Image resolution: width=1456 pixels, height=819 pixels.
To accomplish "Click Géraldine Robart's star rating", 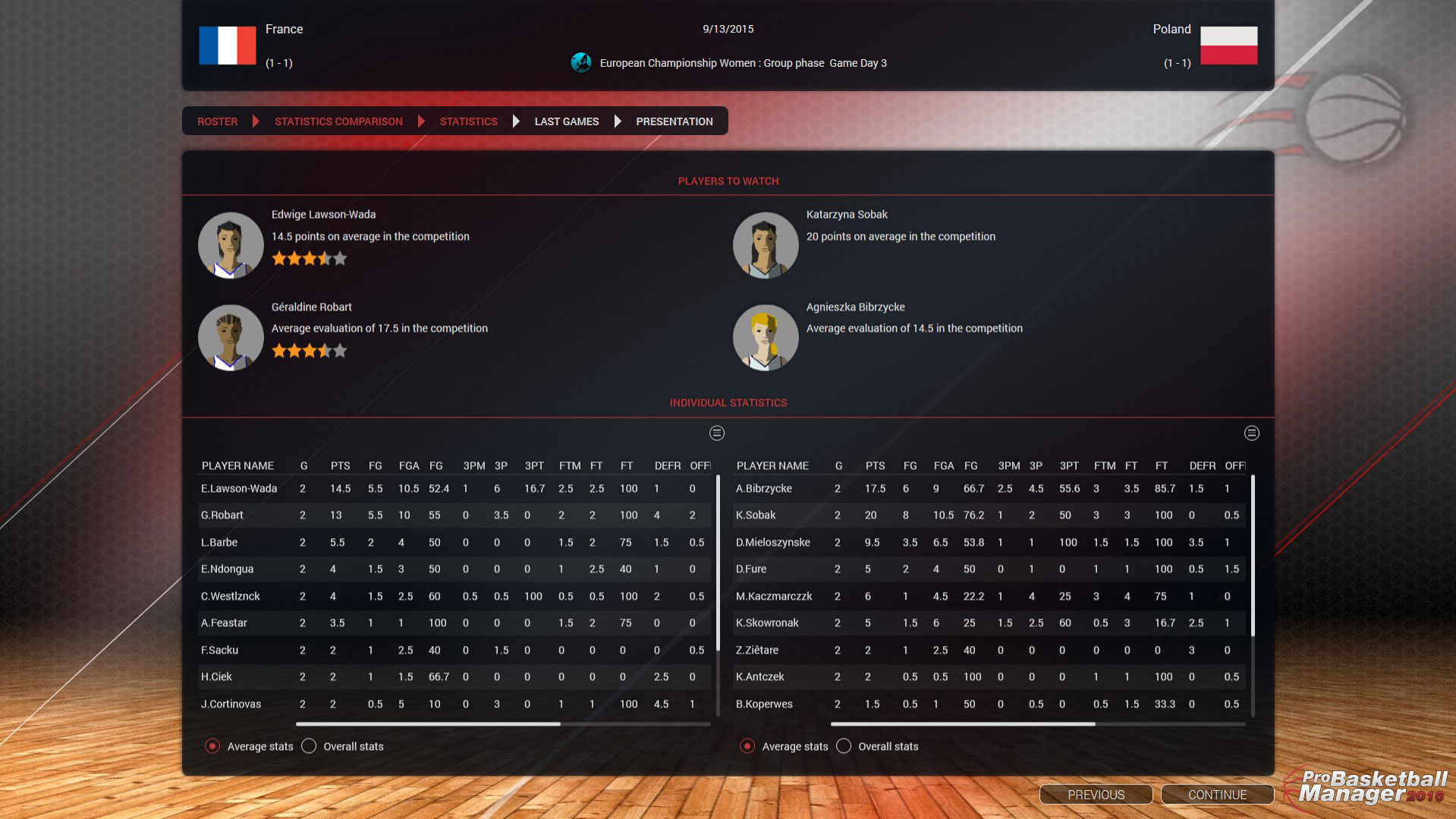I will [x=309, y=351].
